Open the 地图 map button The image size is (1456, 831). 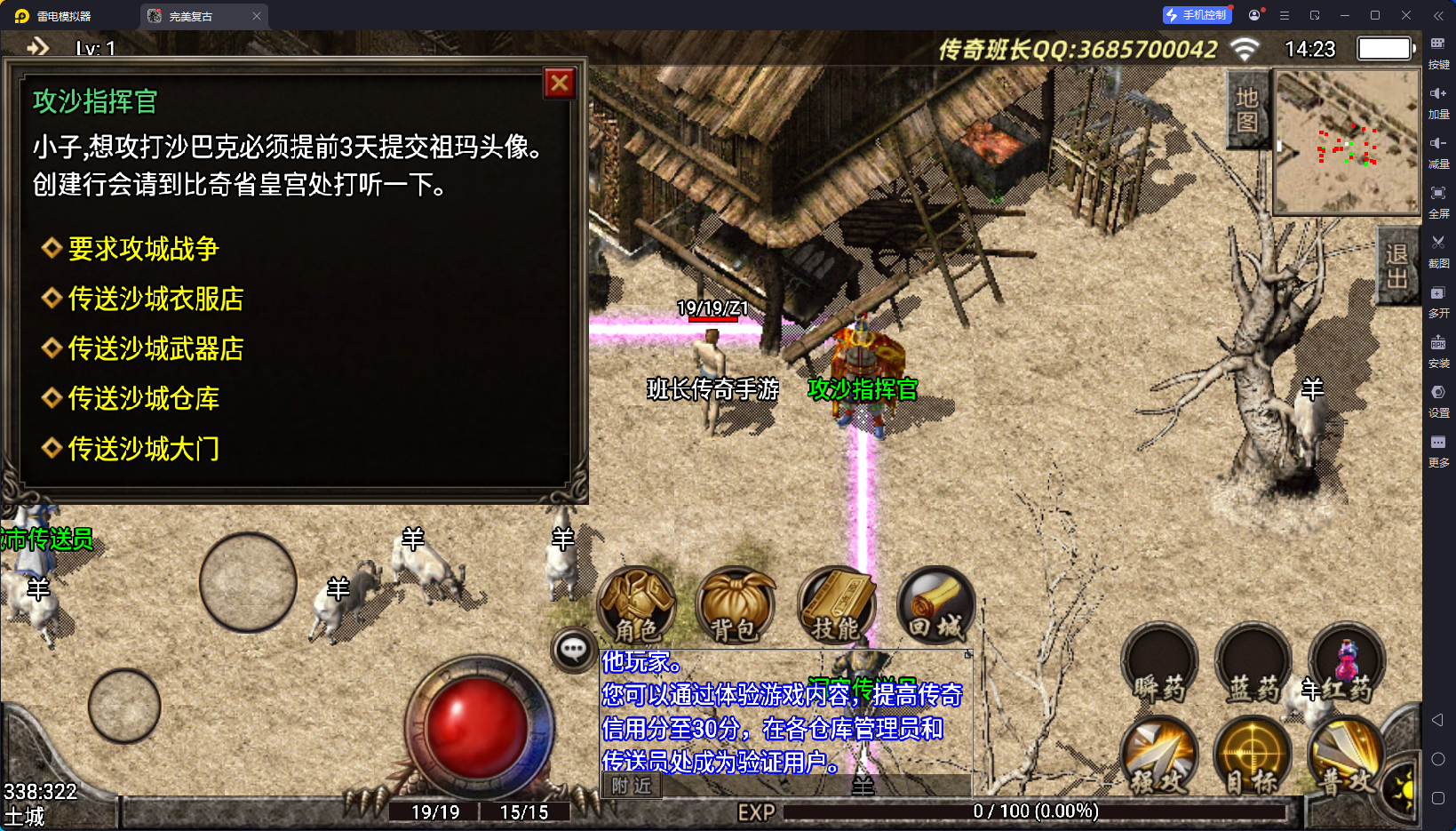pos(1247,109)
